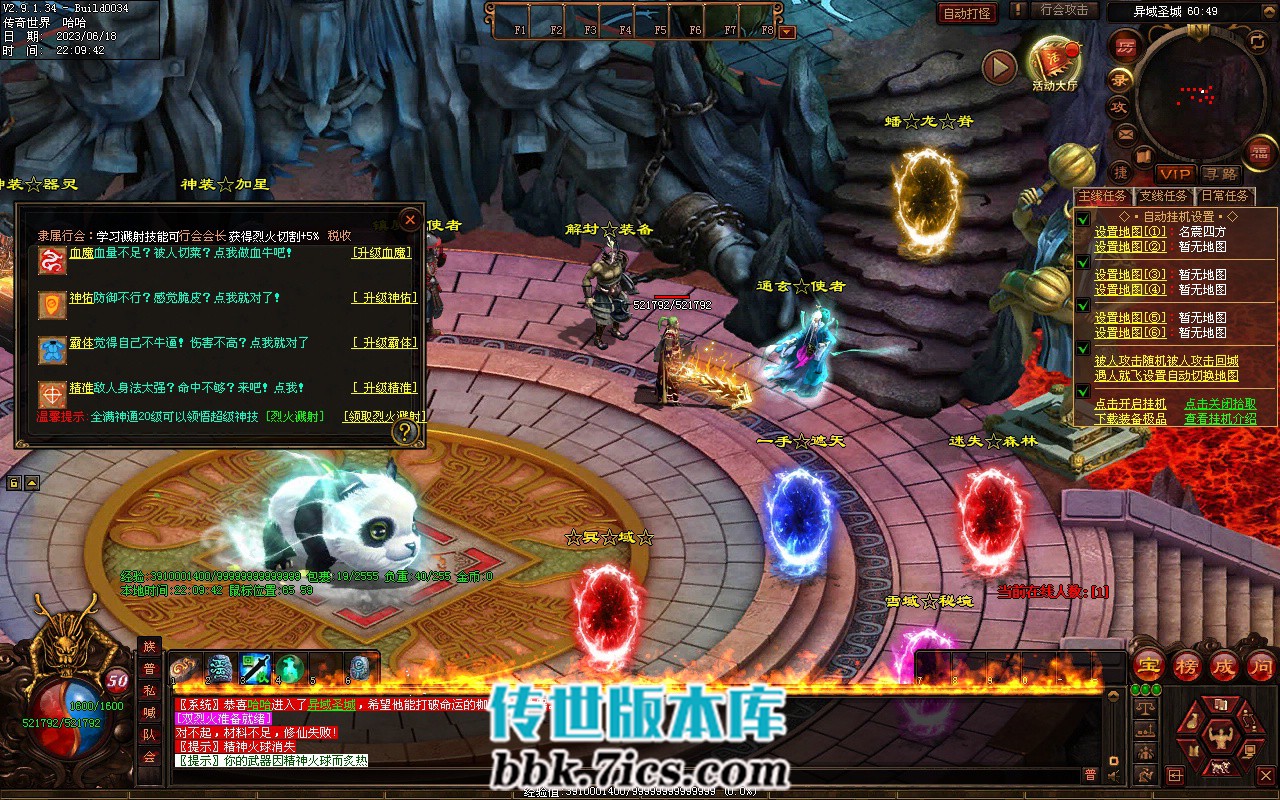Select the sword skill in hotbar slot 3

[x=255, y=668]
